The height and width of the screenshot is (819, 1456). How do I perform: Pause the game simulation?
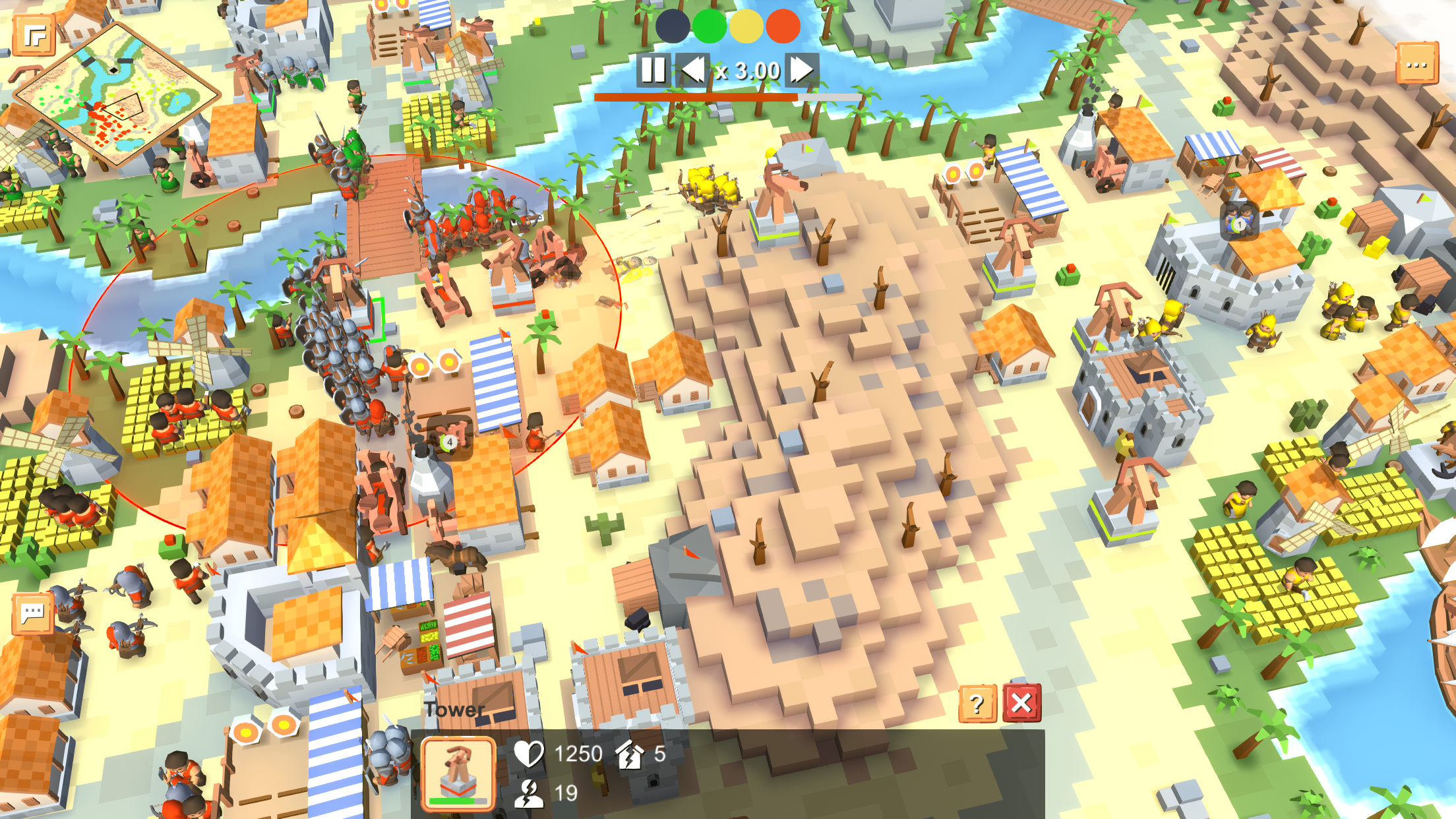pyautogui.click(x=654, y=71)
